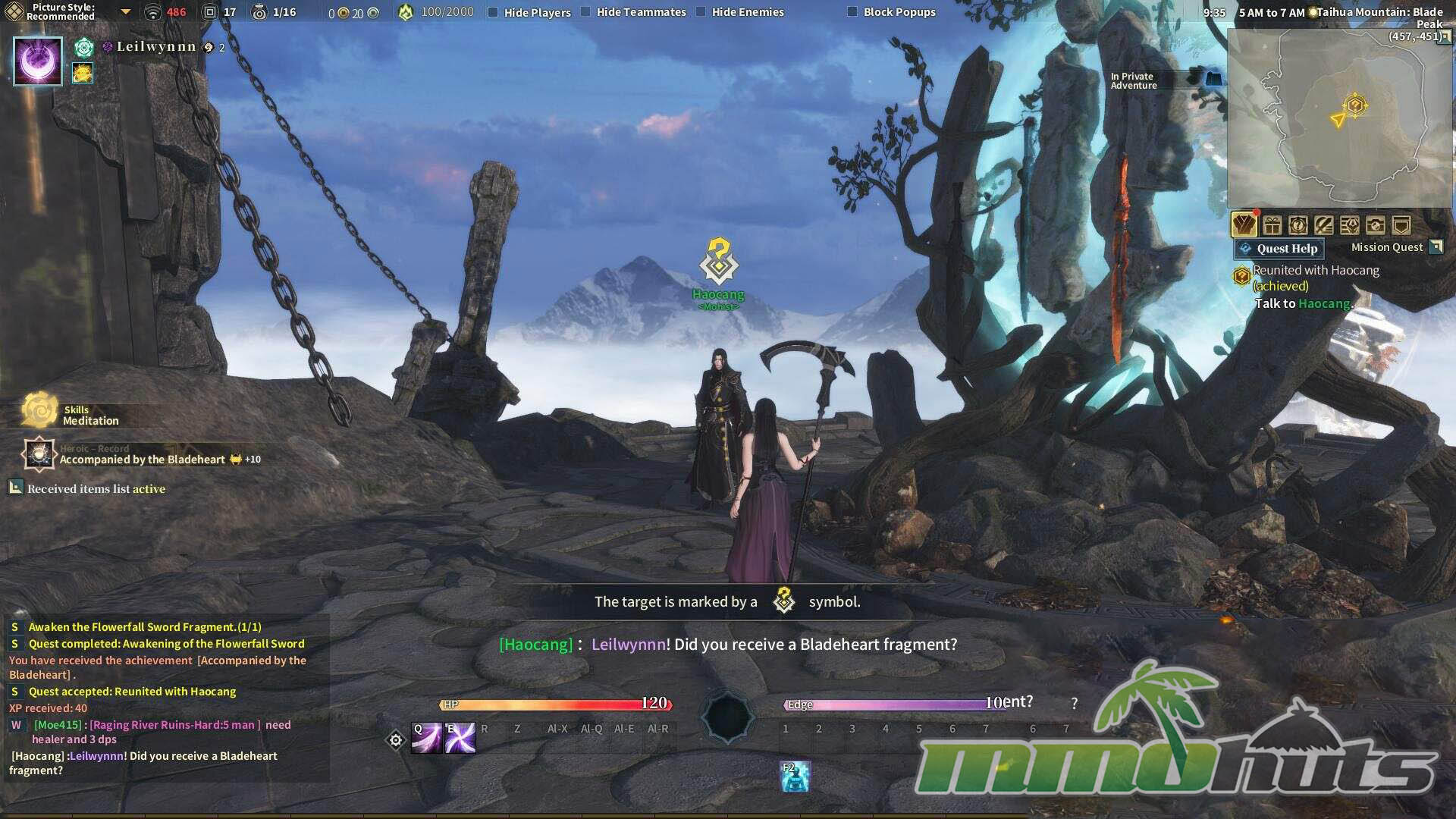The height and width of the screenshot is (819, 1456).
Task: Open the Picture Style dropdown
Action: click(x=126, y=12)
